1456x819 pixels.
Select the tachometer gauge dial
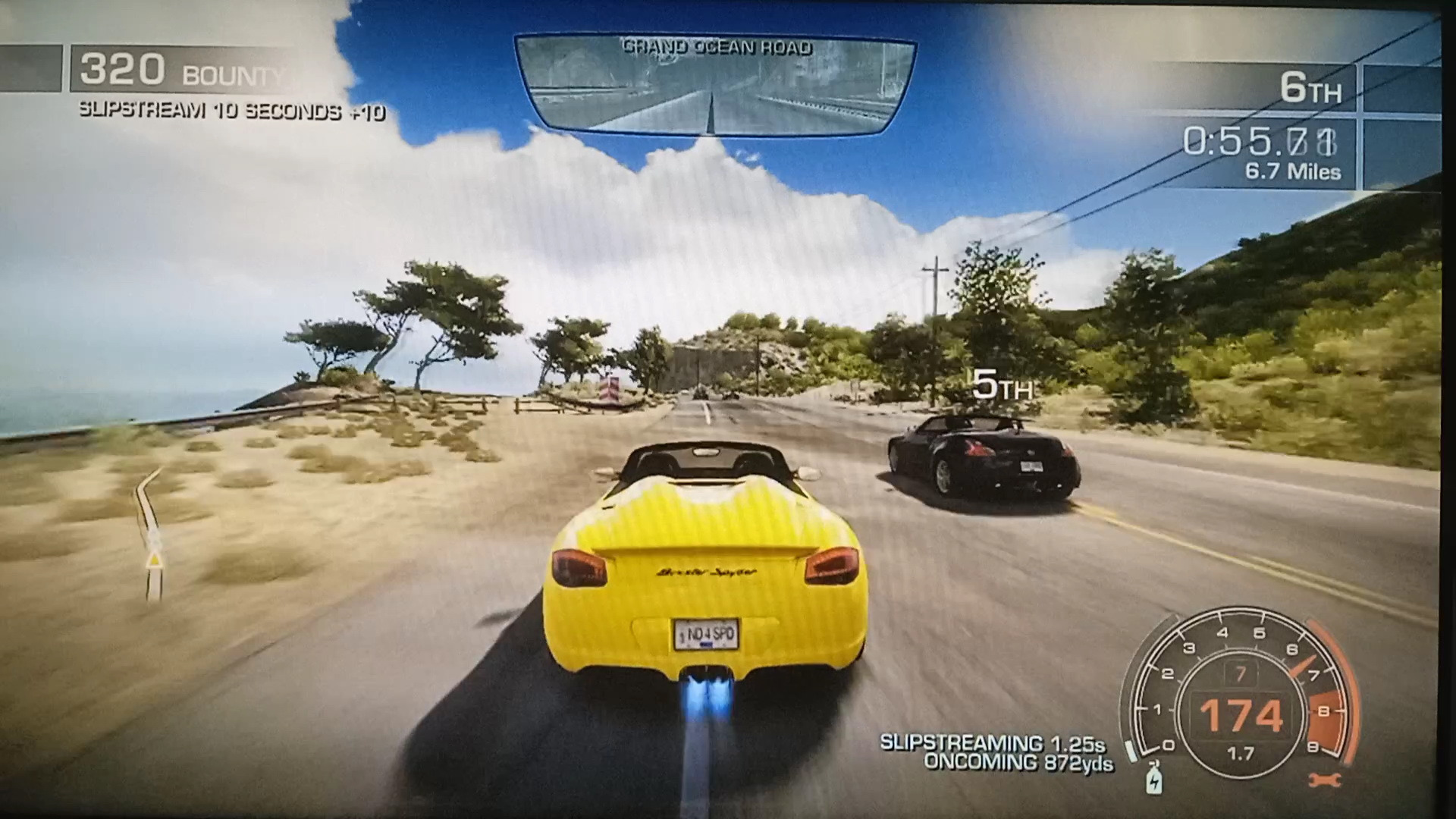[x=1241, y=694]
